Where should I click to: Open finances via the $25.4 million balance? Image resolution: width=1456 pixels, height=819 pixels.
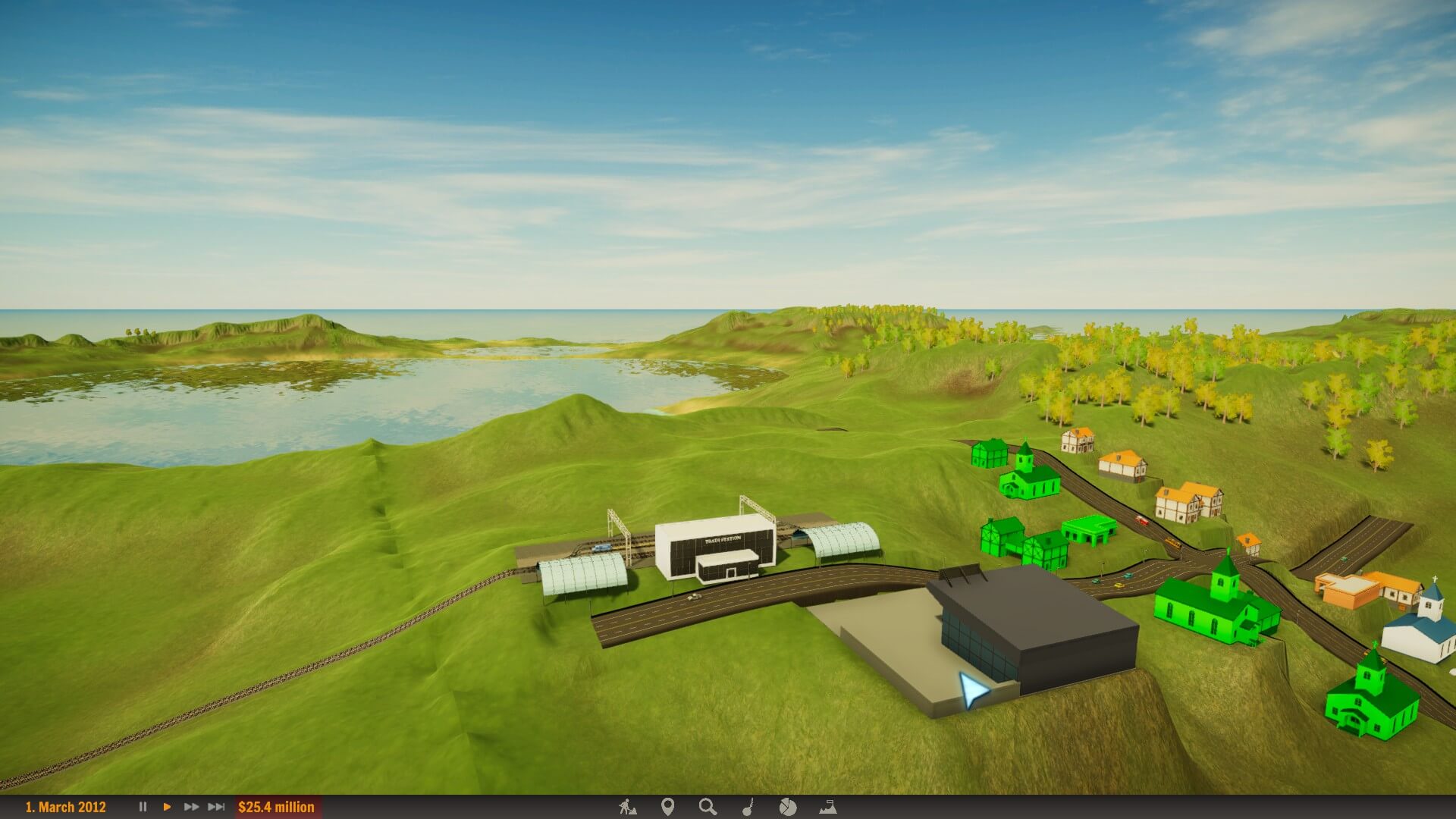point(276,807)
